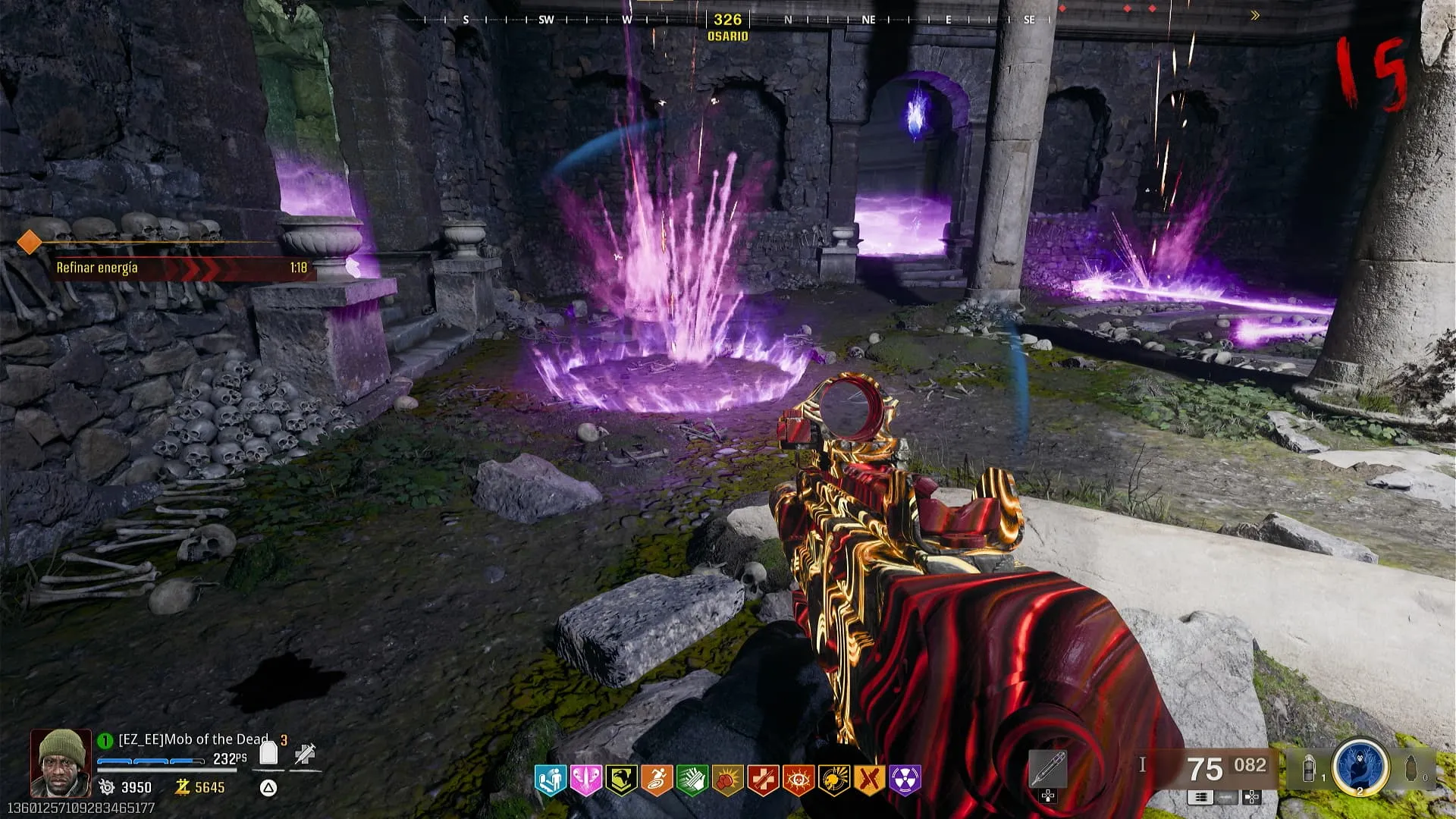1456x819 pixels.
Task: Select the black eagle chevron perk icon
Action: [621, 780]
